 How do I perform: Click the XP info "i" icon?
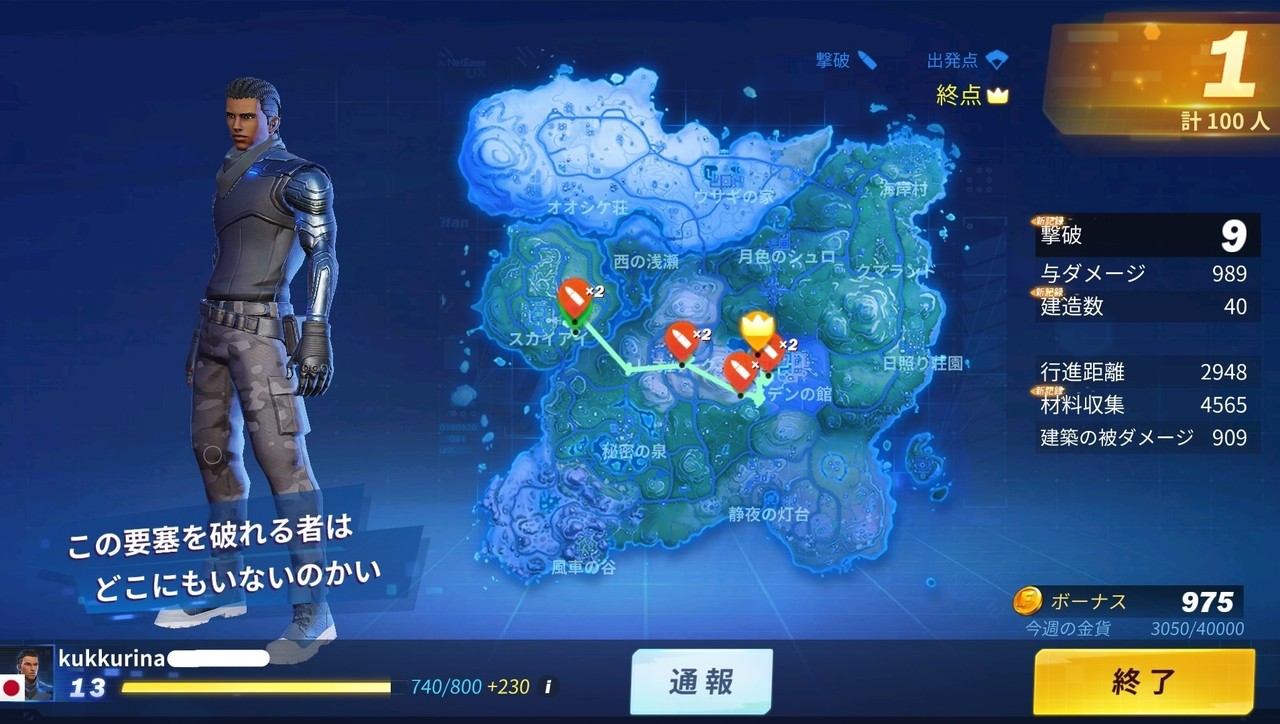click(546, 687)
